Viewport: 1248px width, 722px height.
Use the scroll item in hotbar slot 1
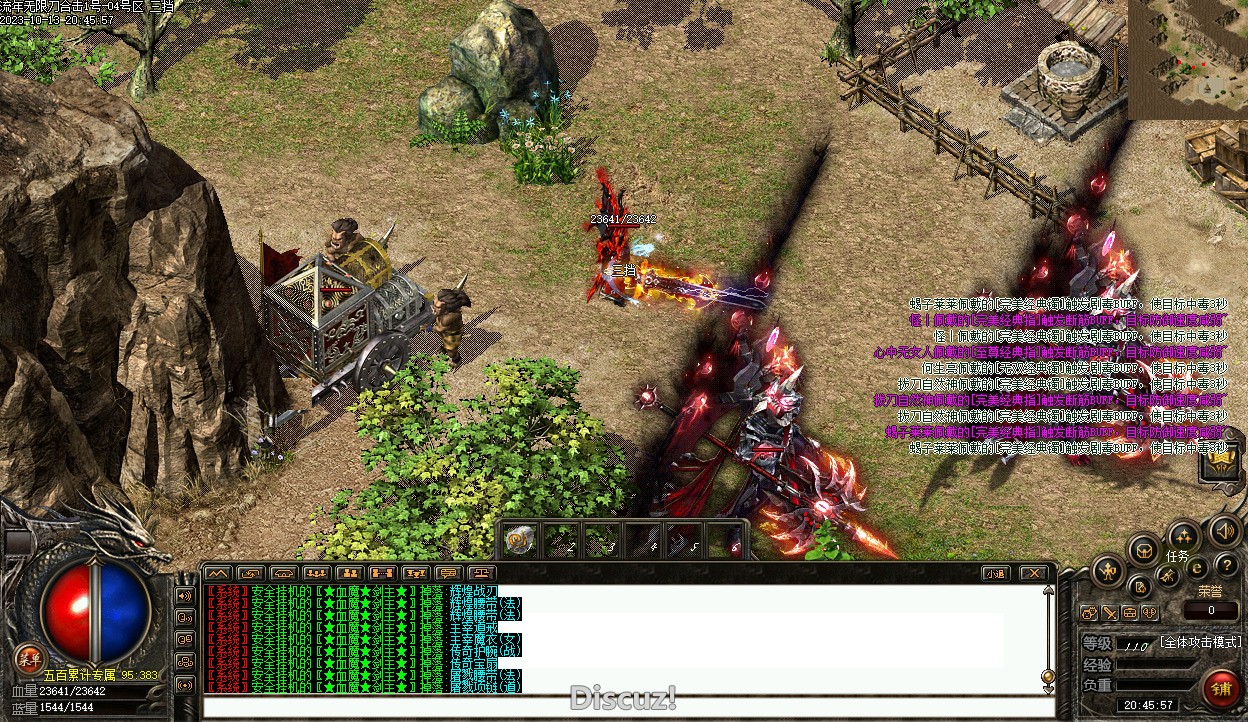(518, 539)
